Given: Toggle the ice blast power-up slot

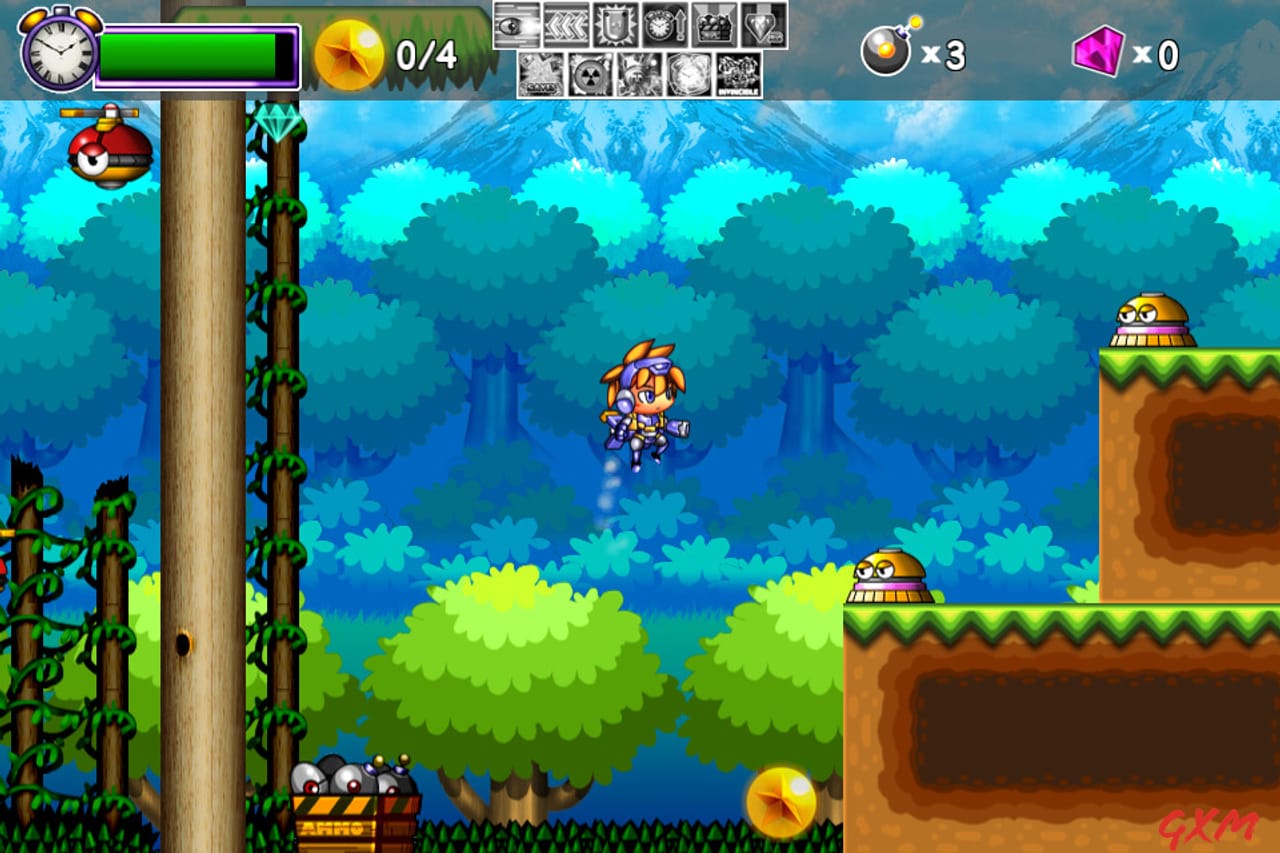Looking at the screenshot, I should (691, 74).
